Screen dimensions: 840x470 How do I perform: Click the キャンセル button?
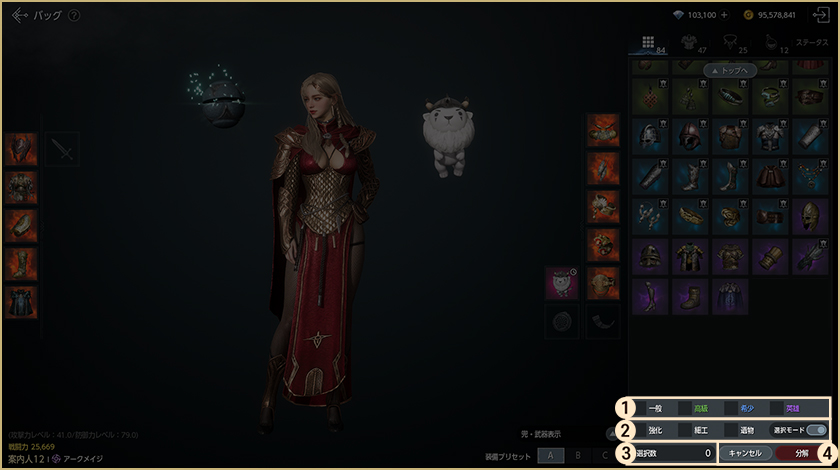pos(745,453)
